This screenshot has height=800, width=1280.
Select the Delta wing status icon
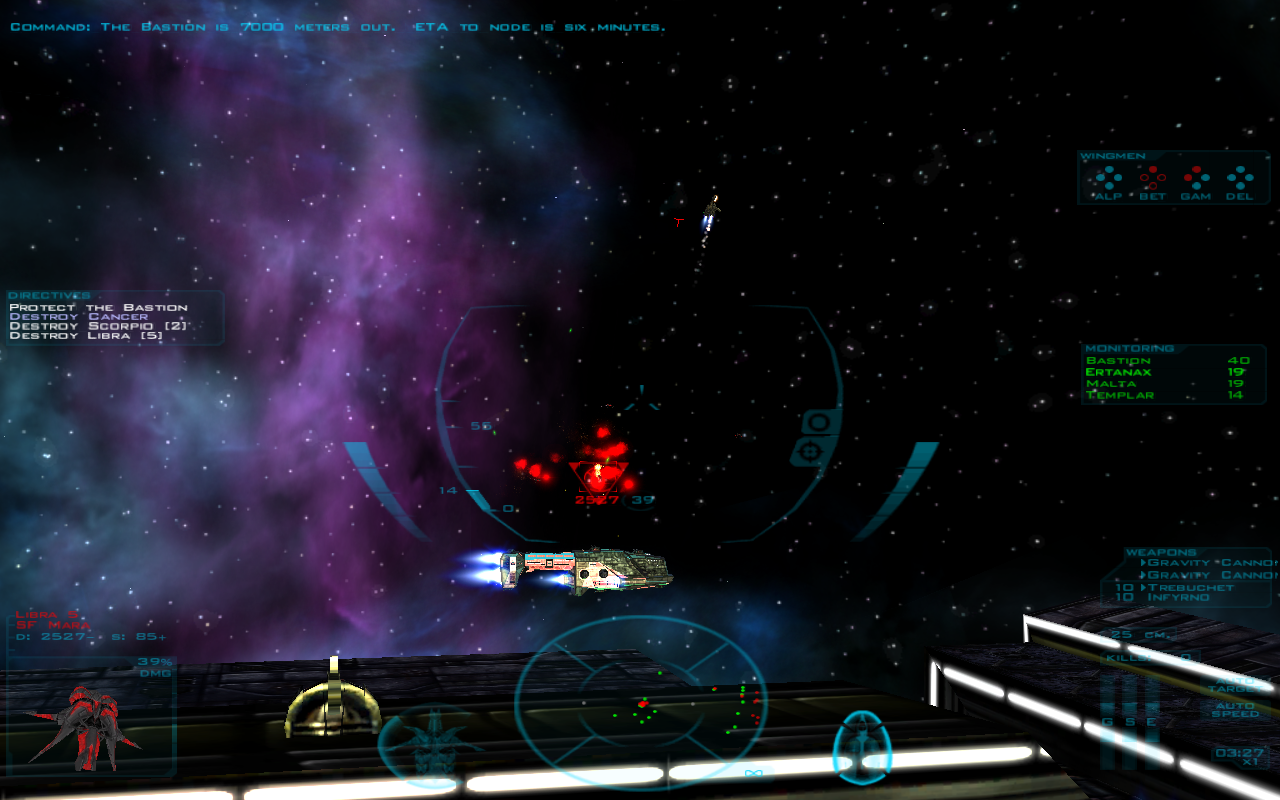(1240, 179)
